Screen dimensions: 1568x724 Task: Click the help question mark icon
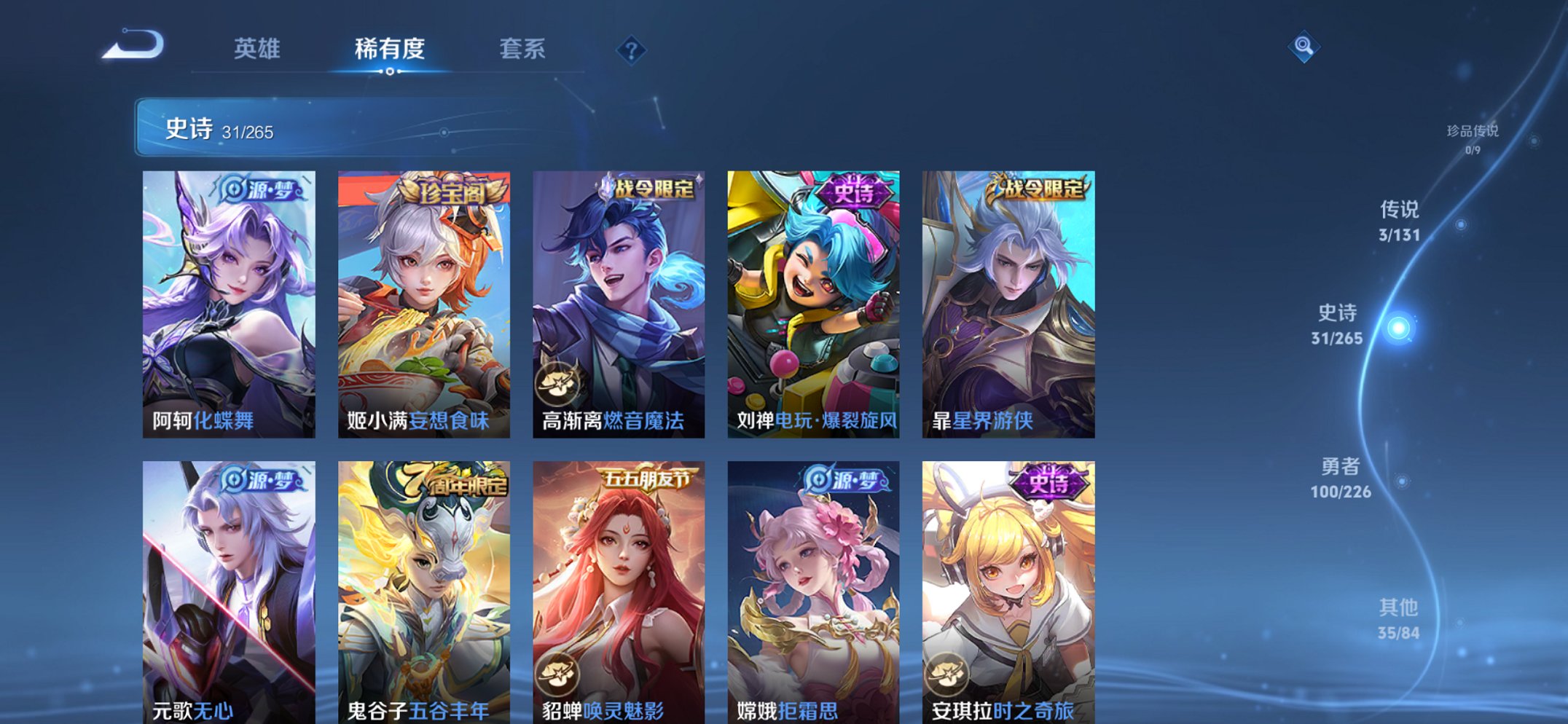tap(632, 50)
